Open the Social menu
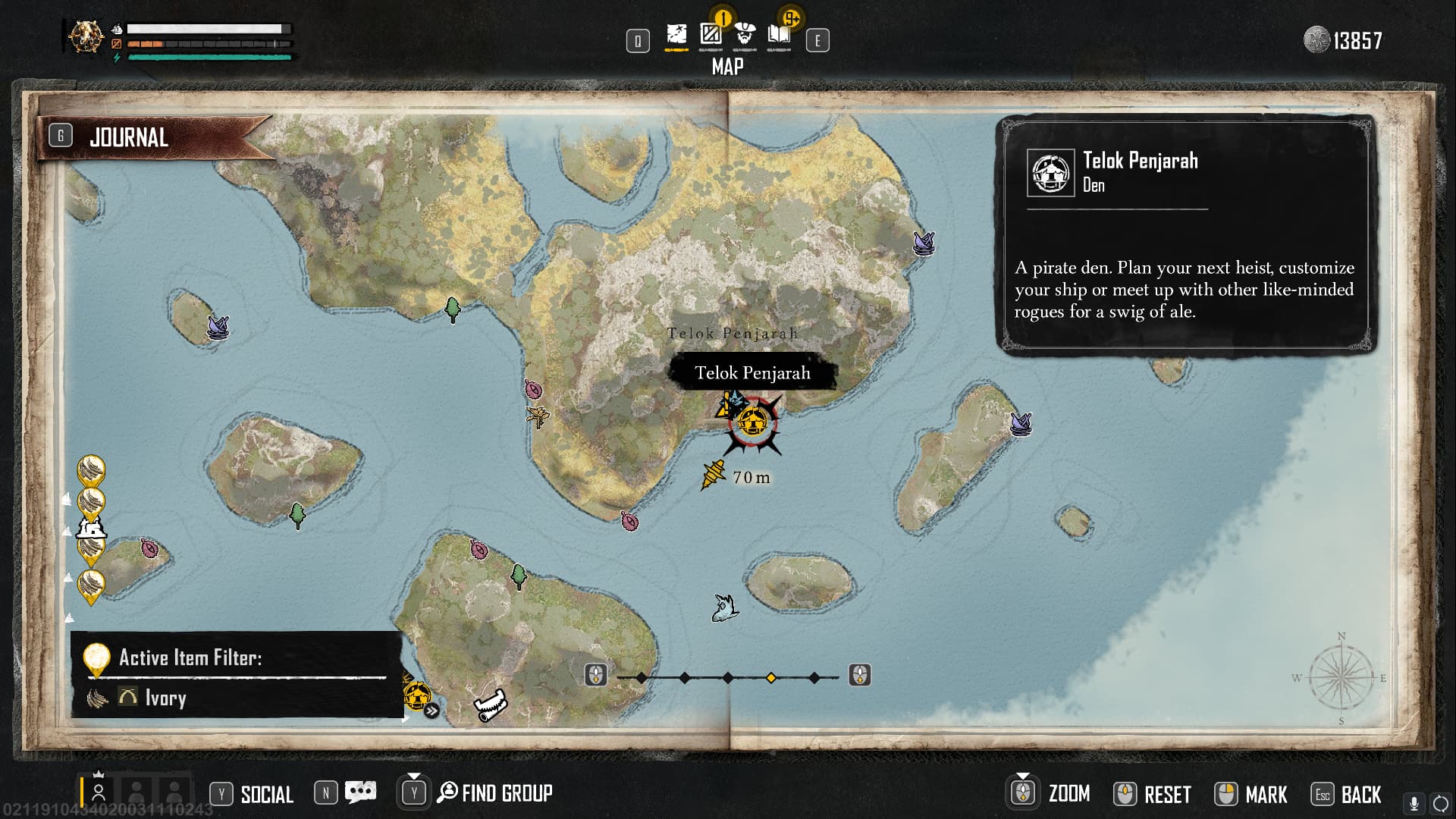This screenshot has height=819, width=1456. 266,794
